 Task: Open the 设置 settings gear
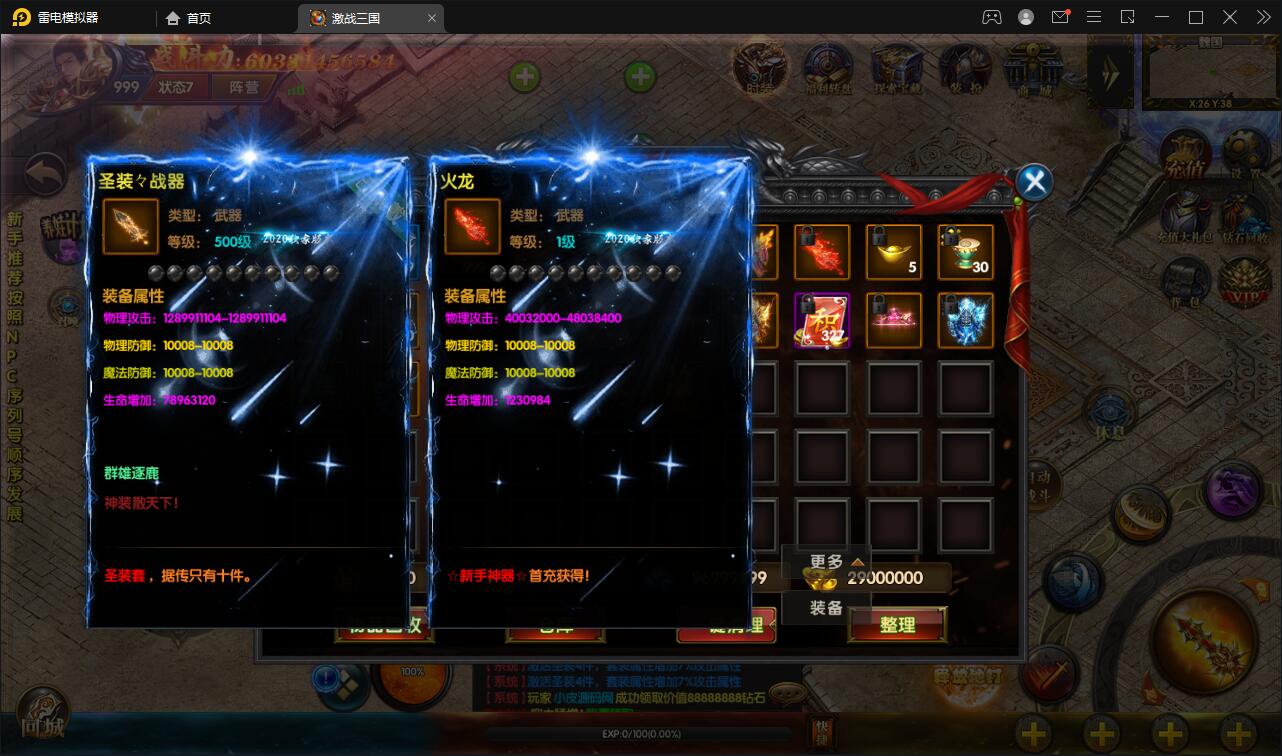point(1245,157)
